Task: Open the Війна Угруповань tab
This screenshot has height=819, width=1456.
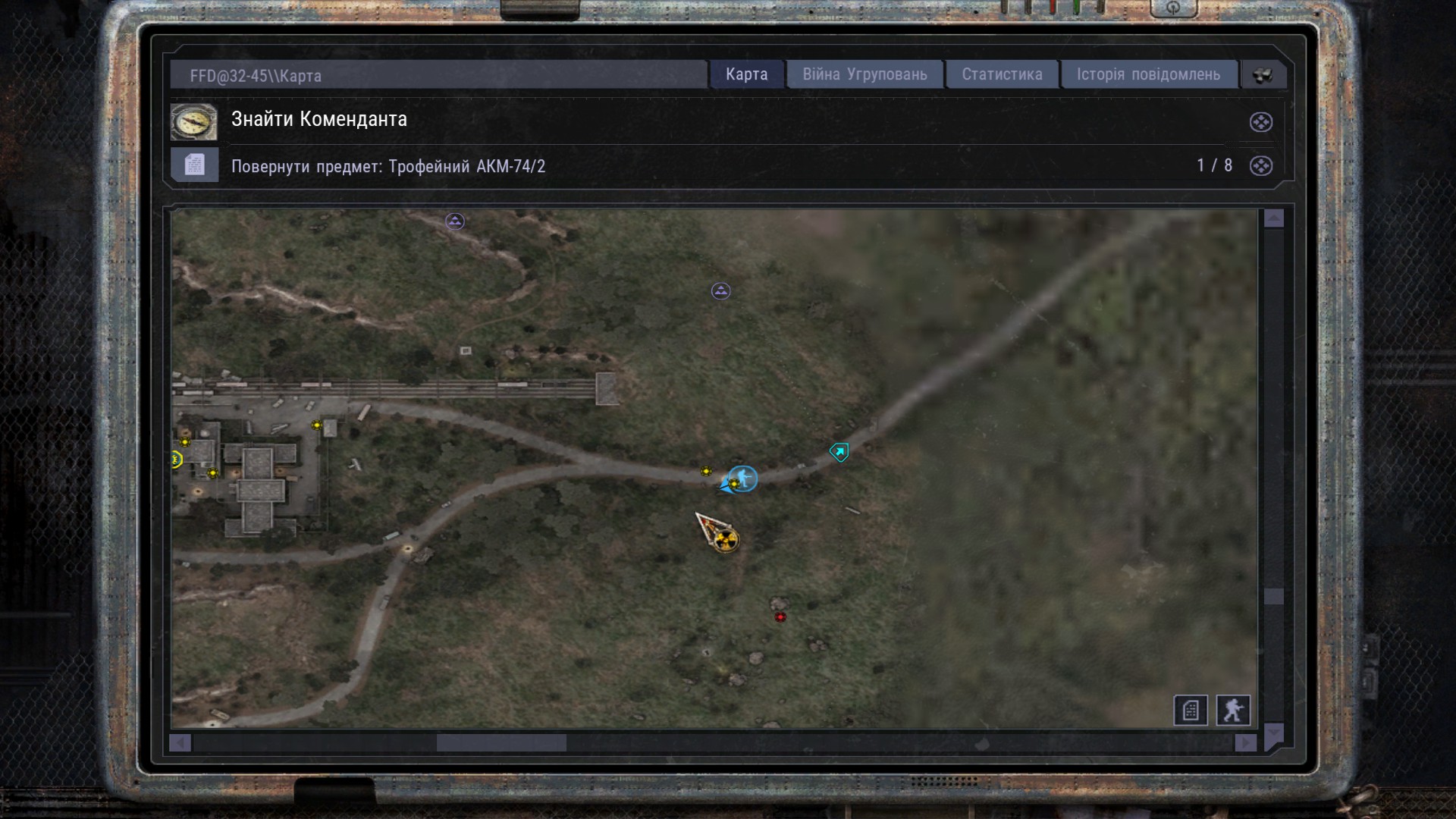Action: point(864,74)
